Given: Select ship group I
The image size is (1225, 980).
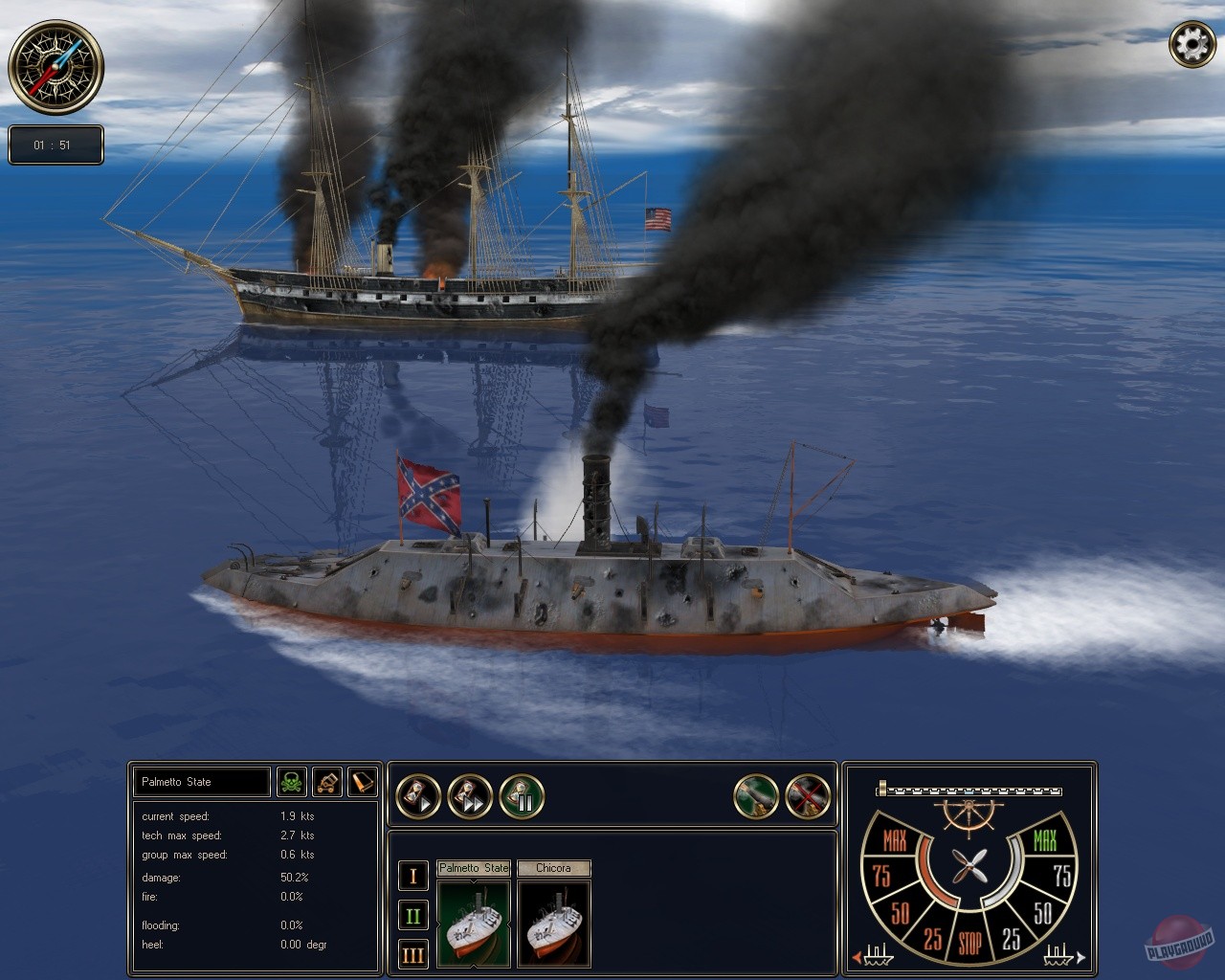Looking at the screenshot, I should click(413, 875).
